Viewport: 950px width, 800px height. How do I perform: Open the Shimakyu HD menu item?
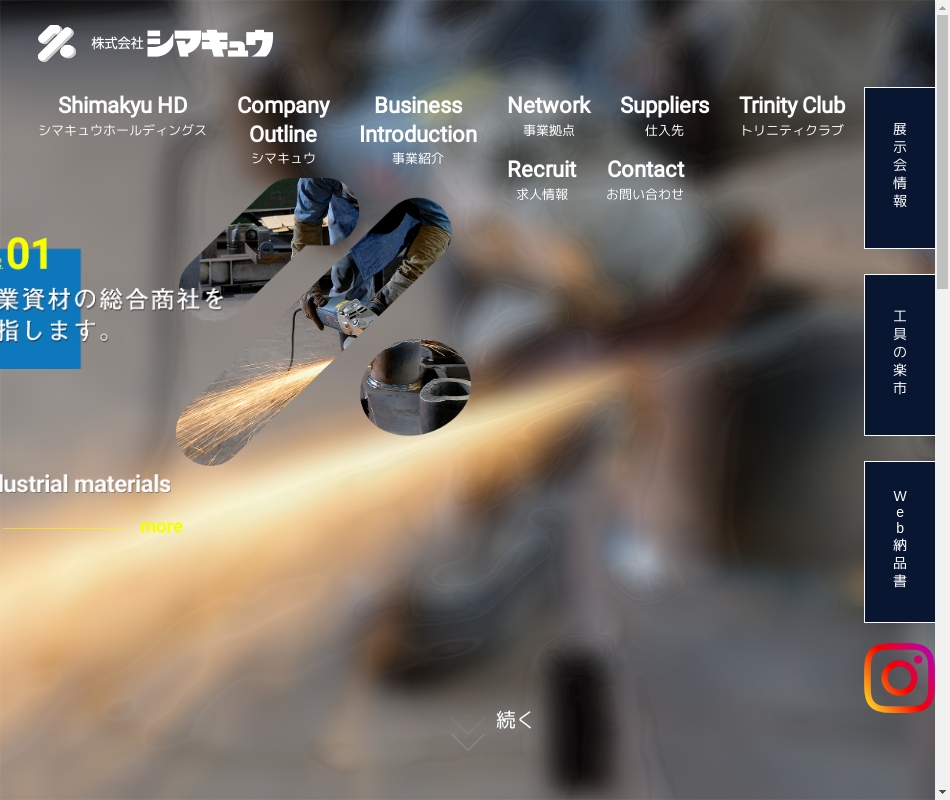(122, 115)
